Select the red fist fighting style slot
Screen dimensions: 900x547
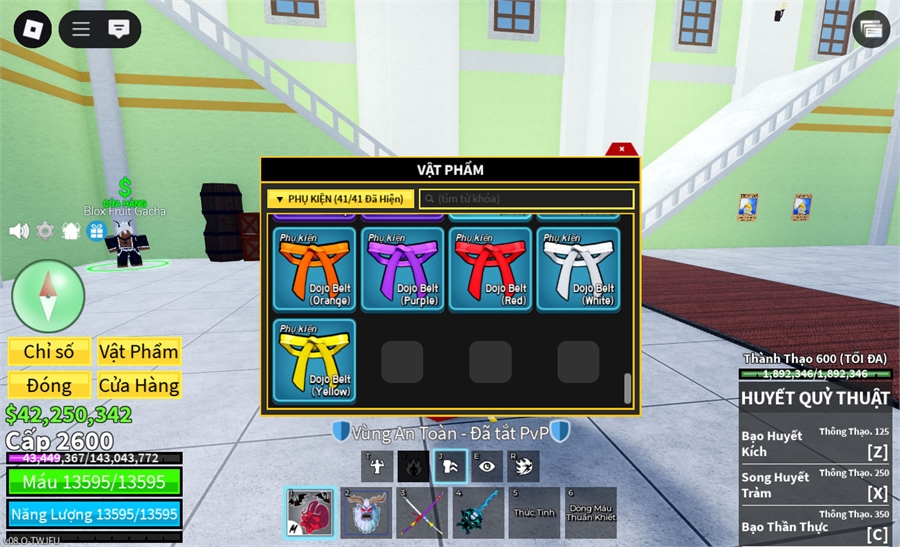(x=310, y=513)
